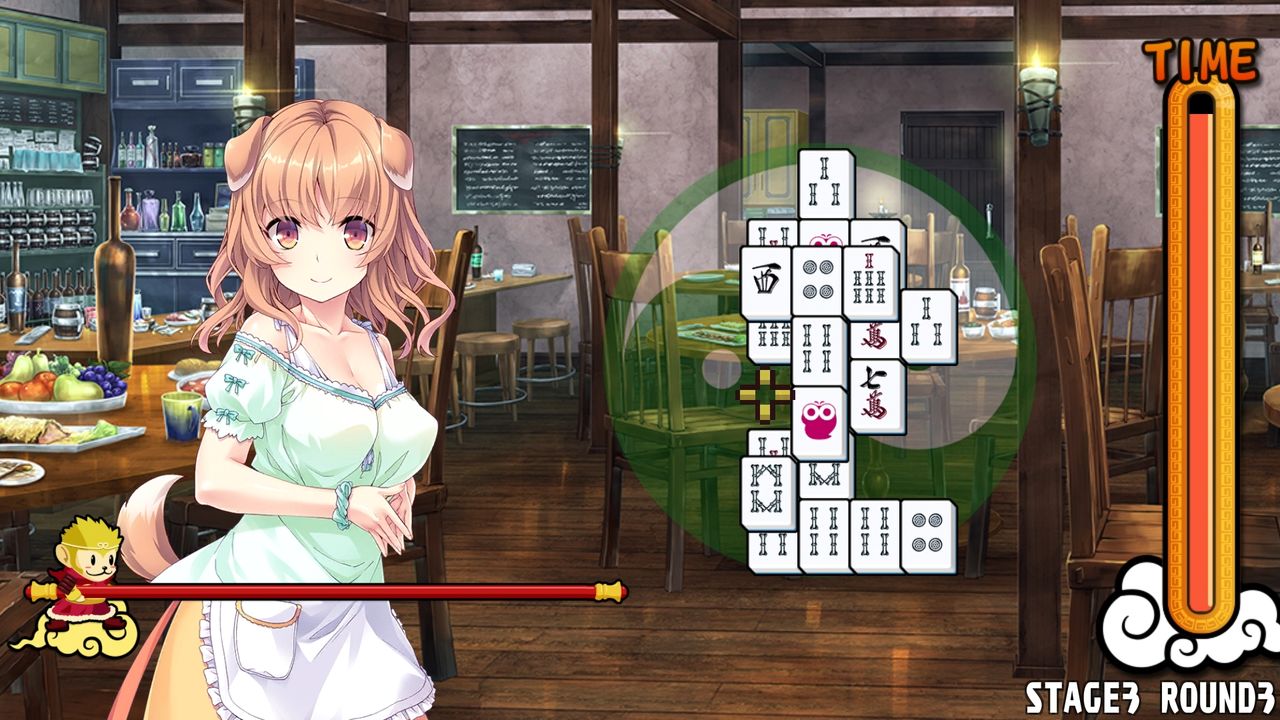The image size is (1280, 720).
Task: Select the bamboo tile at the bottom center
Action: (x=825, y=527)
